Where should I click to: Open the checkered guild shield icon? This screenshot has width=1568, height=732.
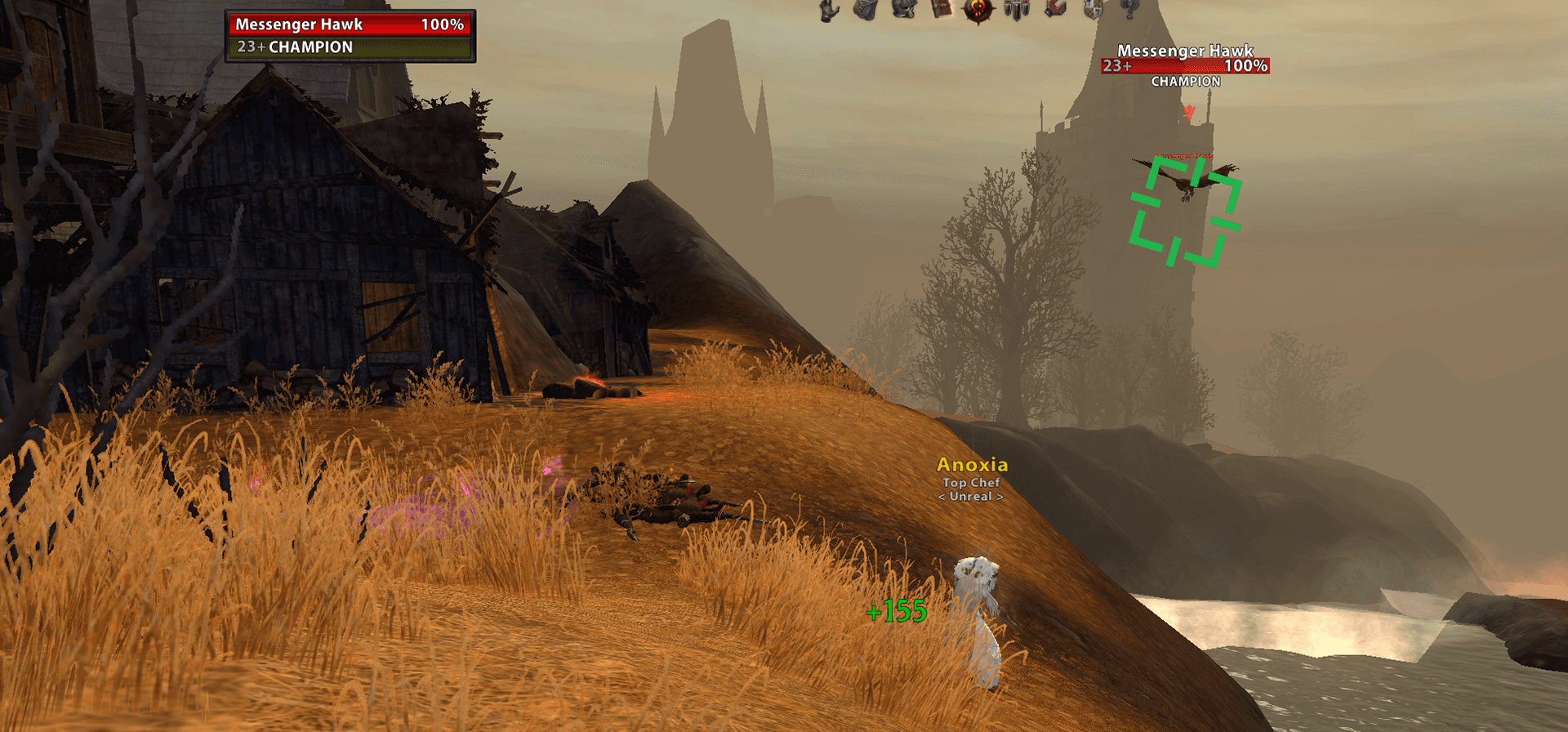click(1093, 9)
